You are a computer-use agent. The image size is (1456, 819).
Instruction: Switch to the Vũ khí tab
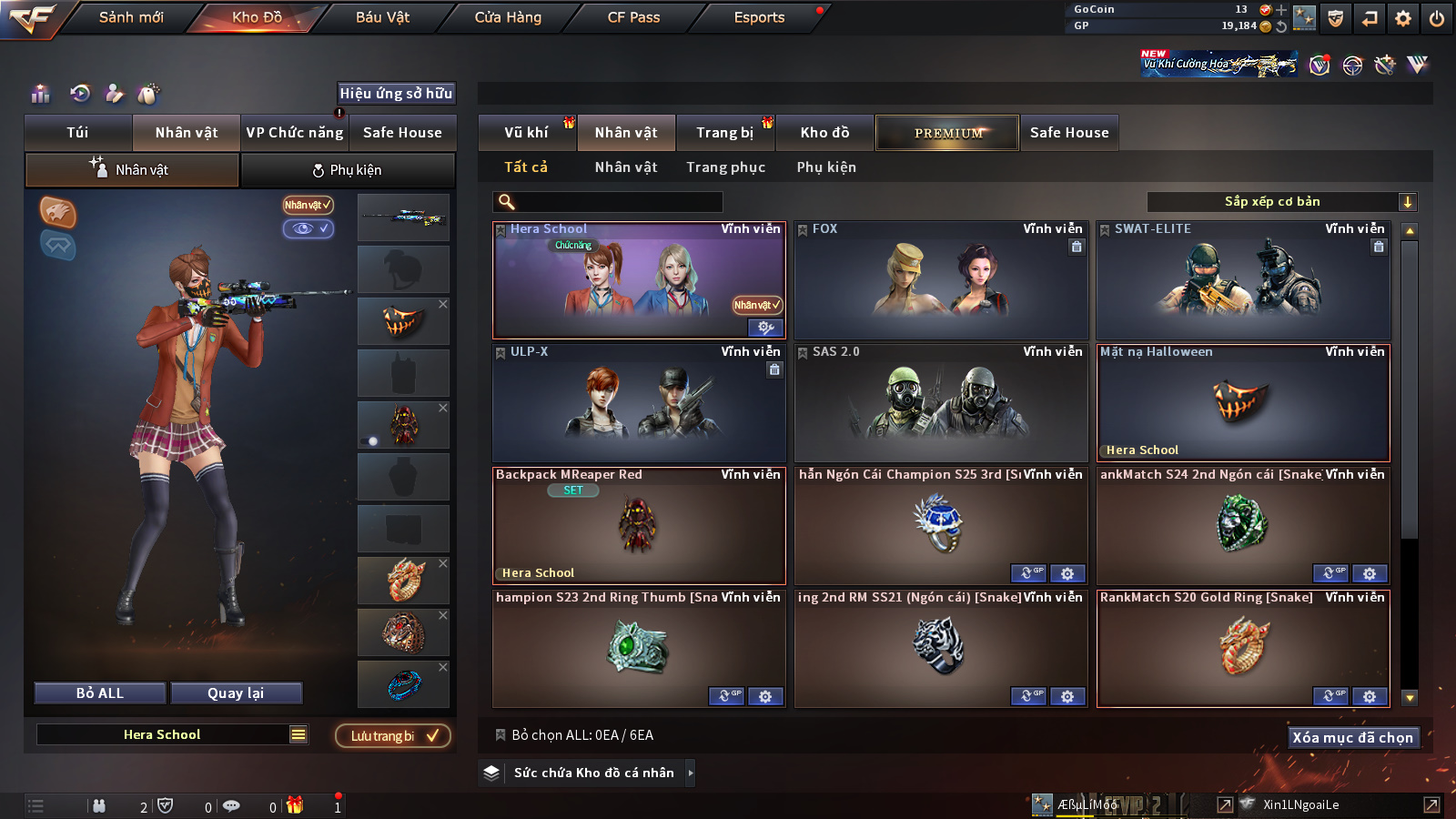526,133
